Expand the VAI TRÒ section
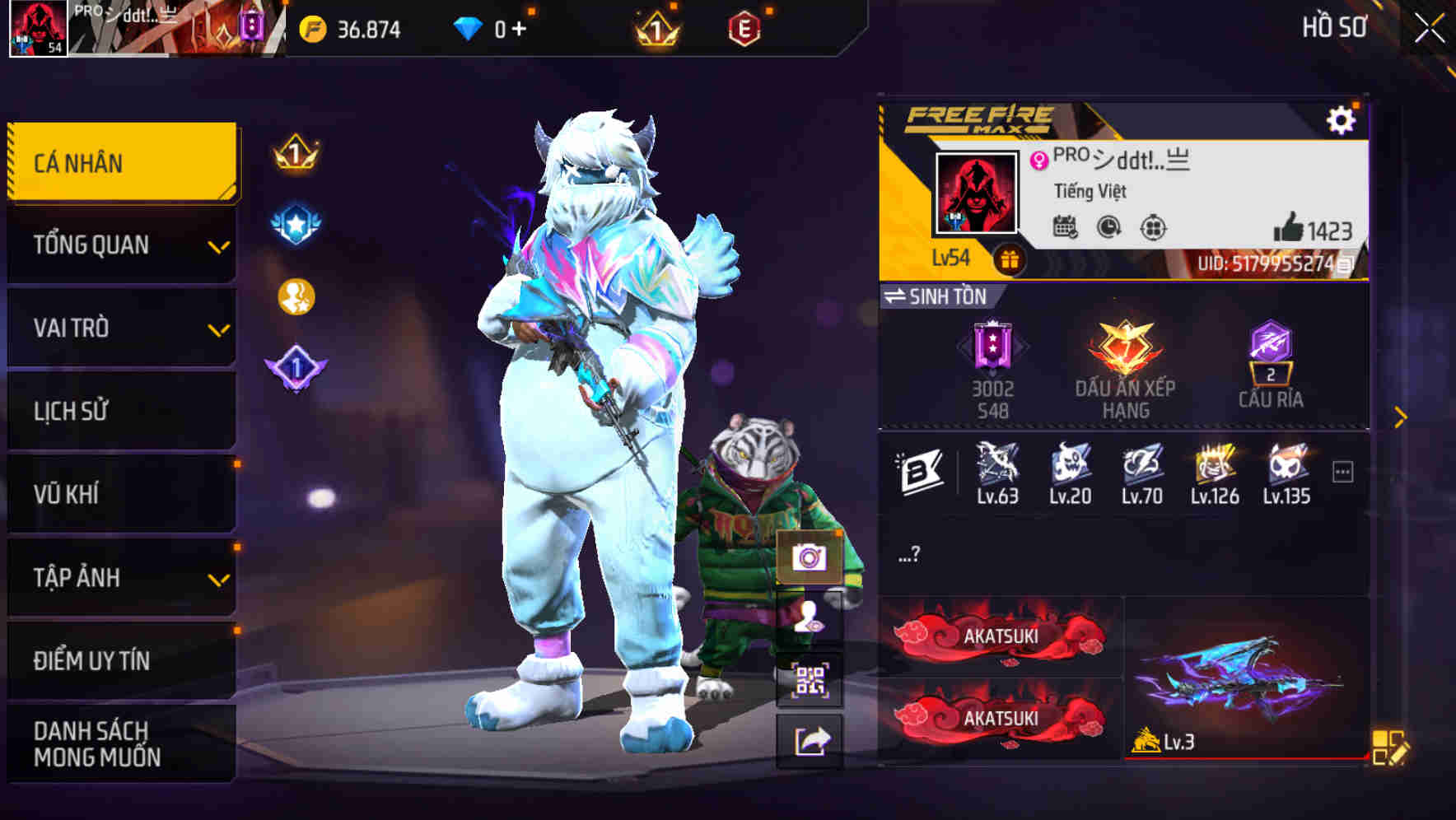The image size is (1456, 820). coord(119,328)
